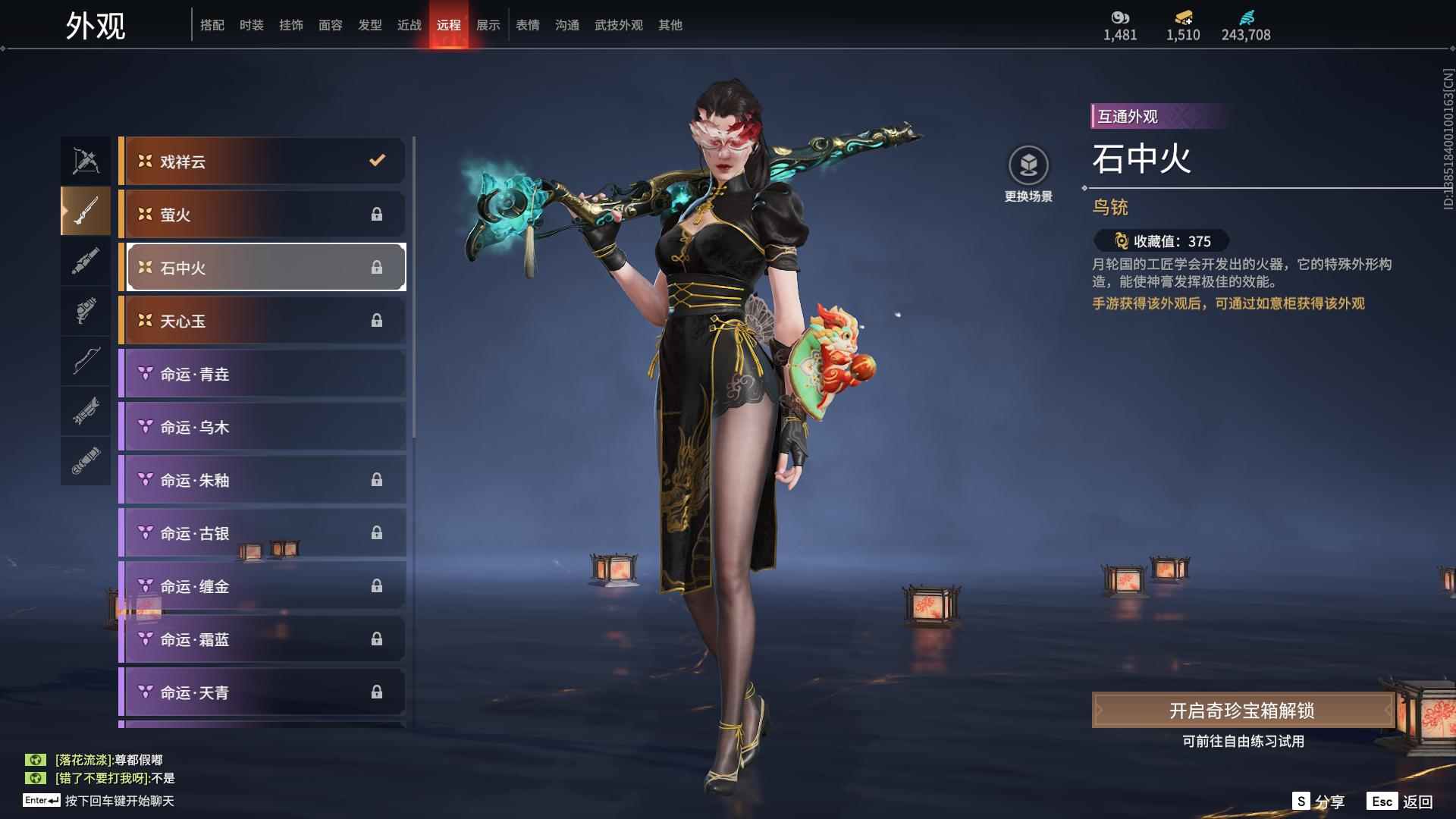Select the musket weapon category icon
Screen dimensions: 1456x819
[86, 211]
